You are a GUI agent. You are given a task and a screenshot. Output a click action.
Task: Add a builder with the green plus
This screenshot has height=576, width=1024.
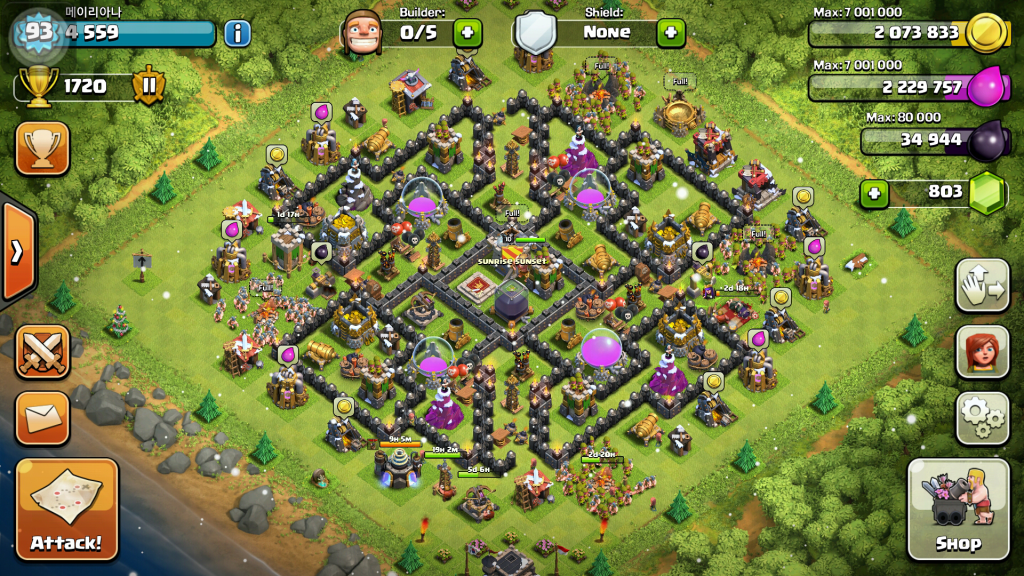click(467, 32)
